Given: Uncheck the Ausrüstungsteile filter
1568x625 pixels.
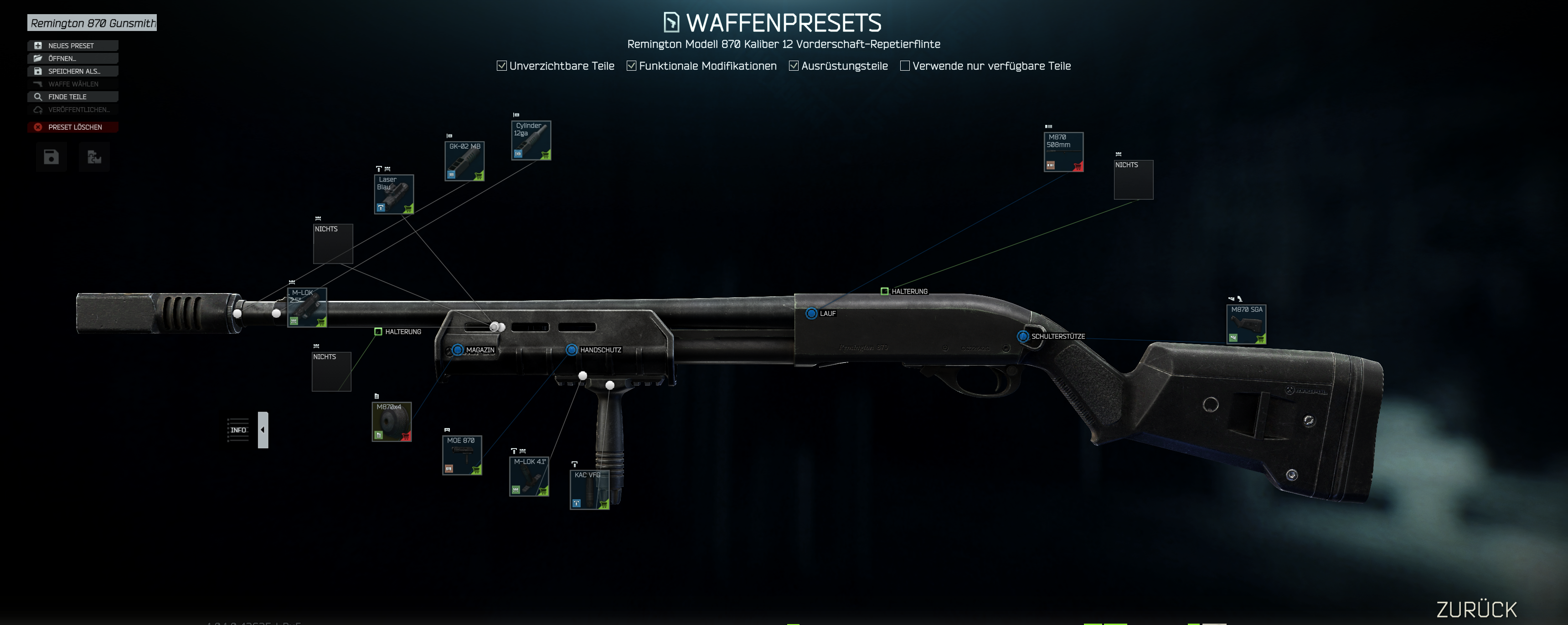Looking at the screenshot, I should pos(794,66).
